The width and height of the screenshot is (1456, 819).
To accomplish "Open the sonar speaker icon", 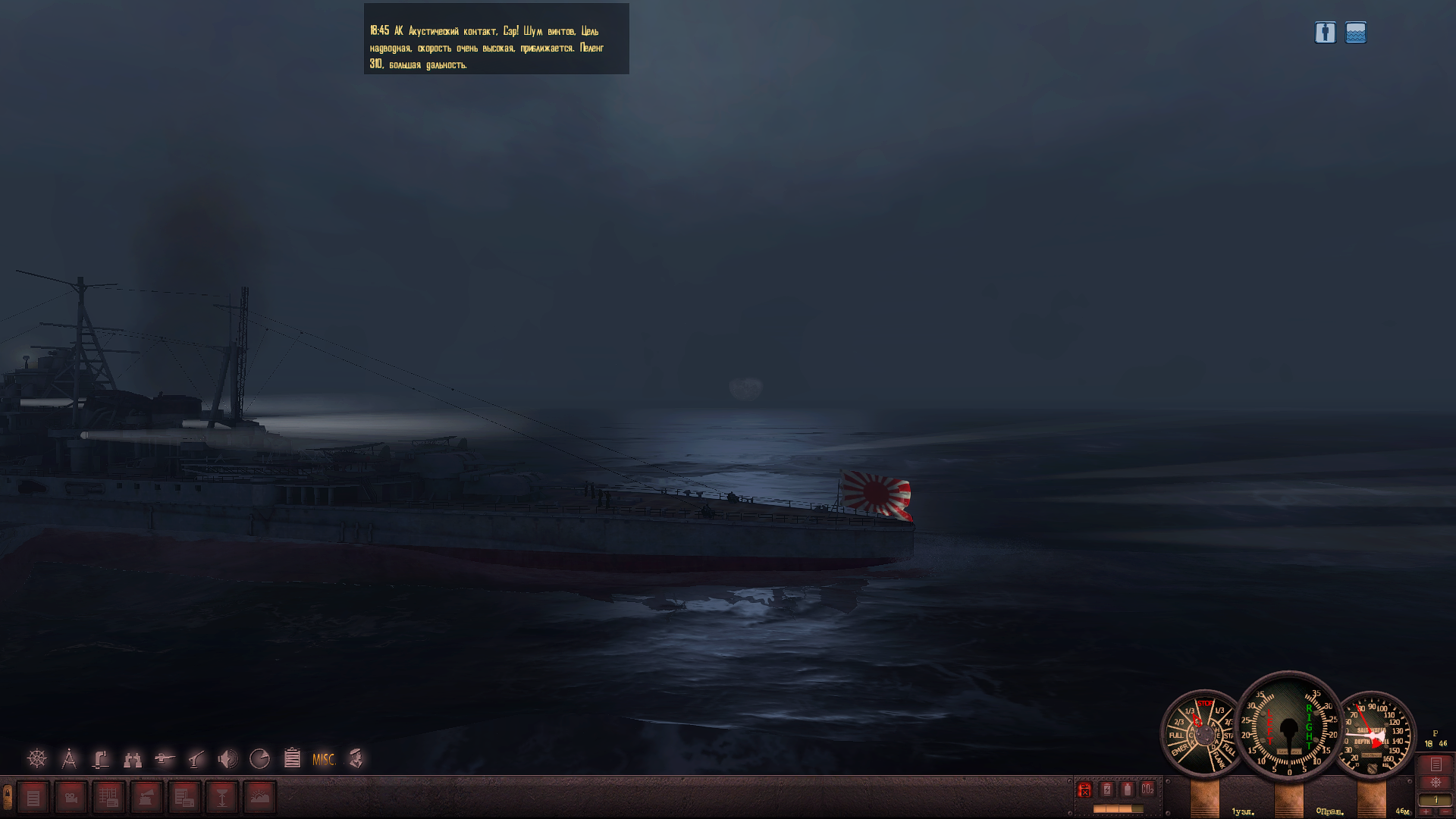I will (227, 758).
